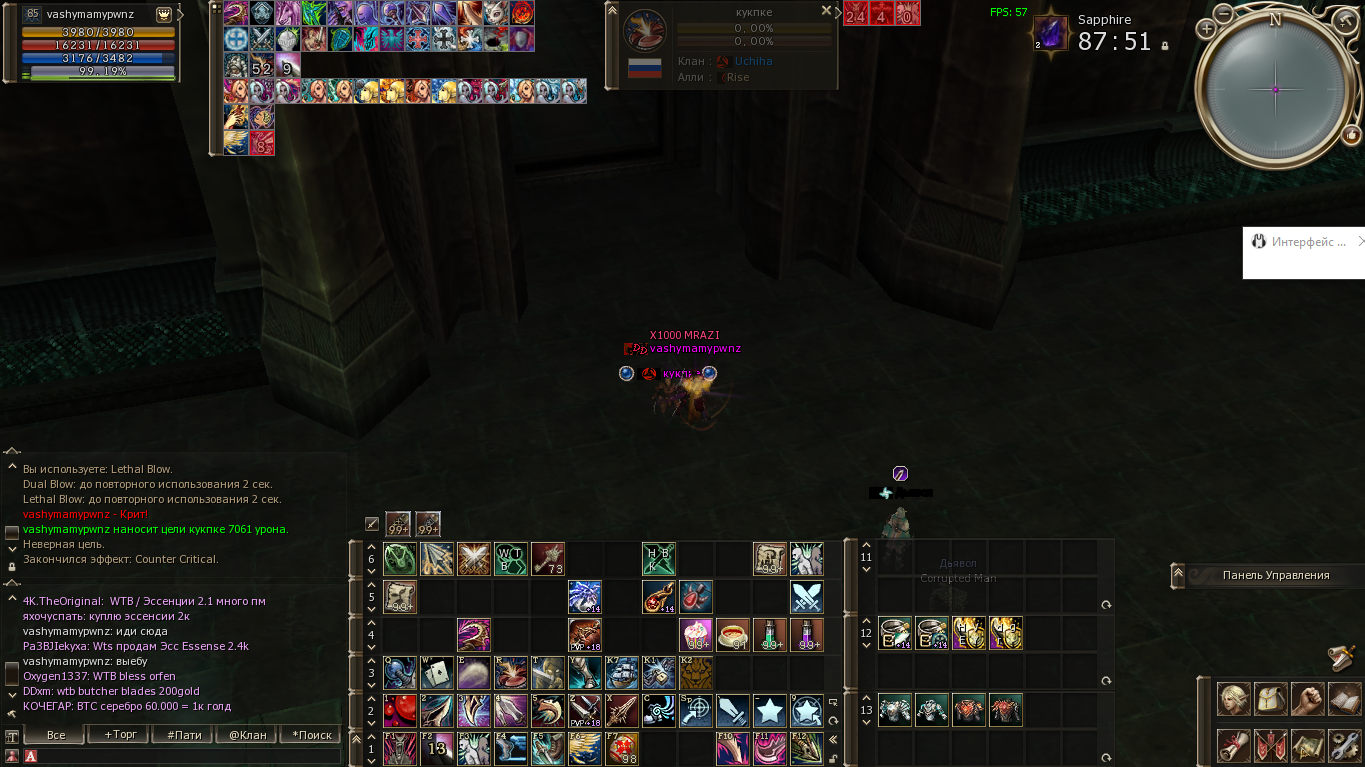Switch to the +Торг chat tab
1365x767 pixels.
click(x=120, y=735)
